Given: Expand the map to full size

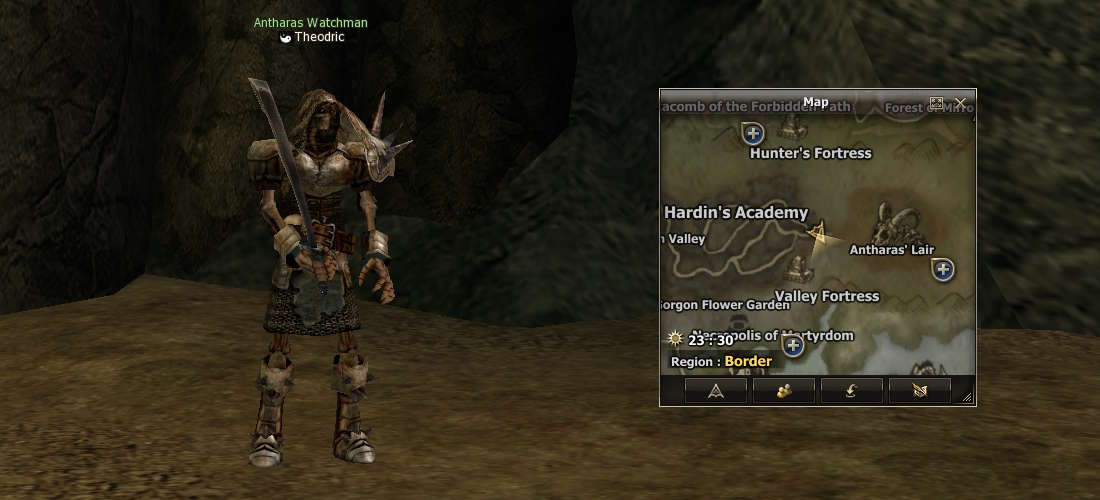Looking at the screenshot, I should tap(937, 103).
